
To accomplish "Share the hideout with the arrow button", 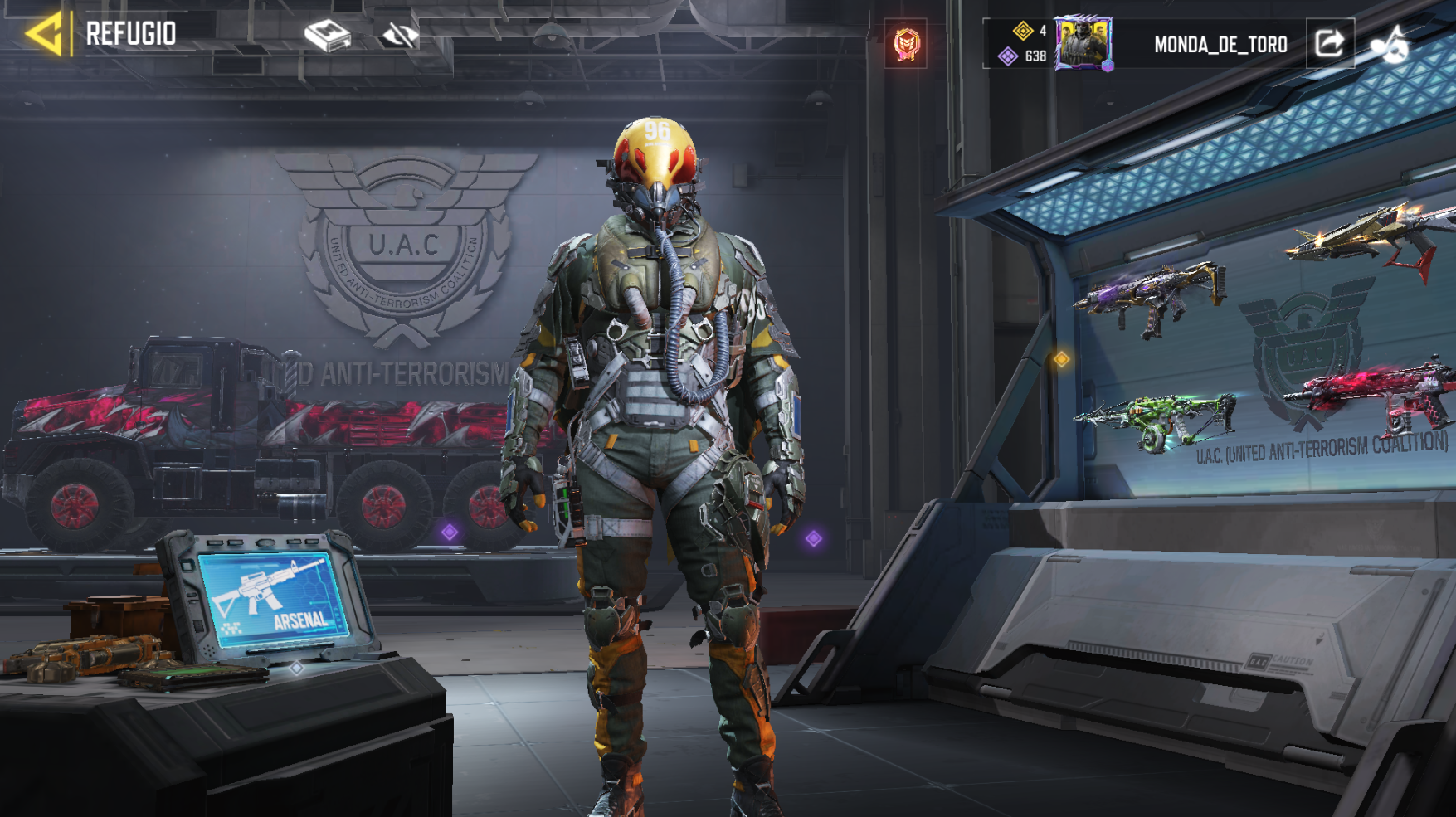I will [1329, 43].
